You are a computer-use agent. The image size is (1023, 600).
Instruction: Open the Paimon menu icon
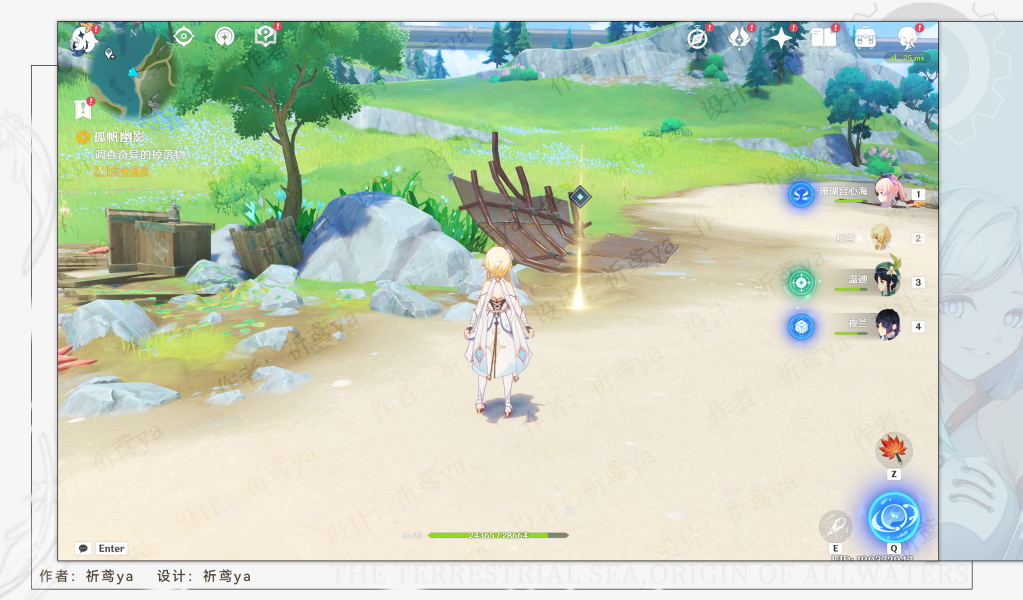pos(82,40)
